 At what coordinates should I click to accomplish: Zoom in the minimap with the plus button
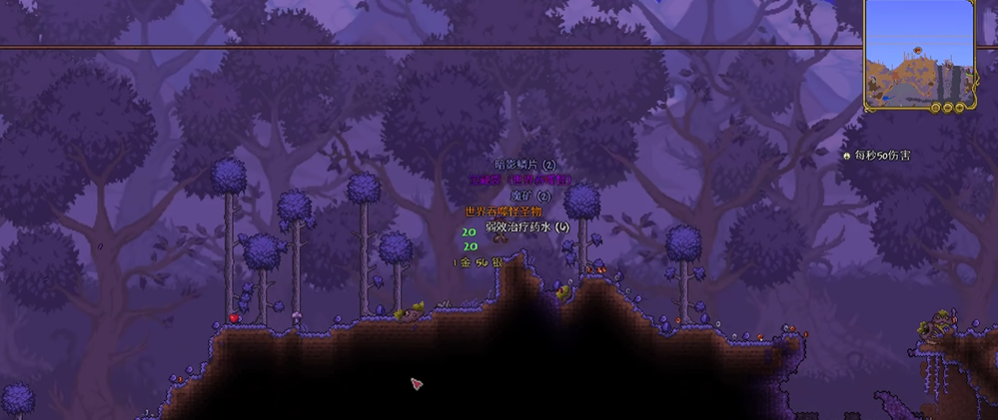point(958,107)
